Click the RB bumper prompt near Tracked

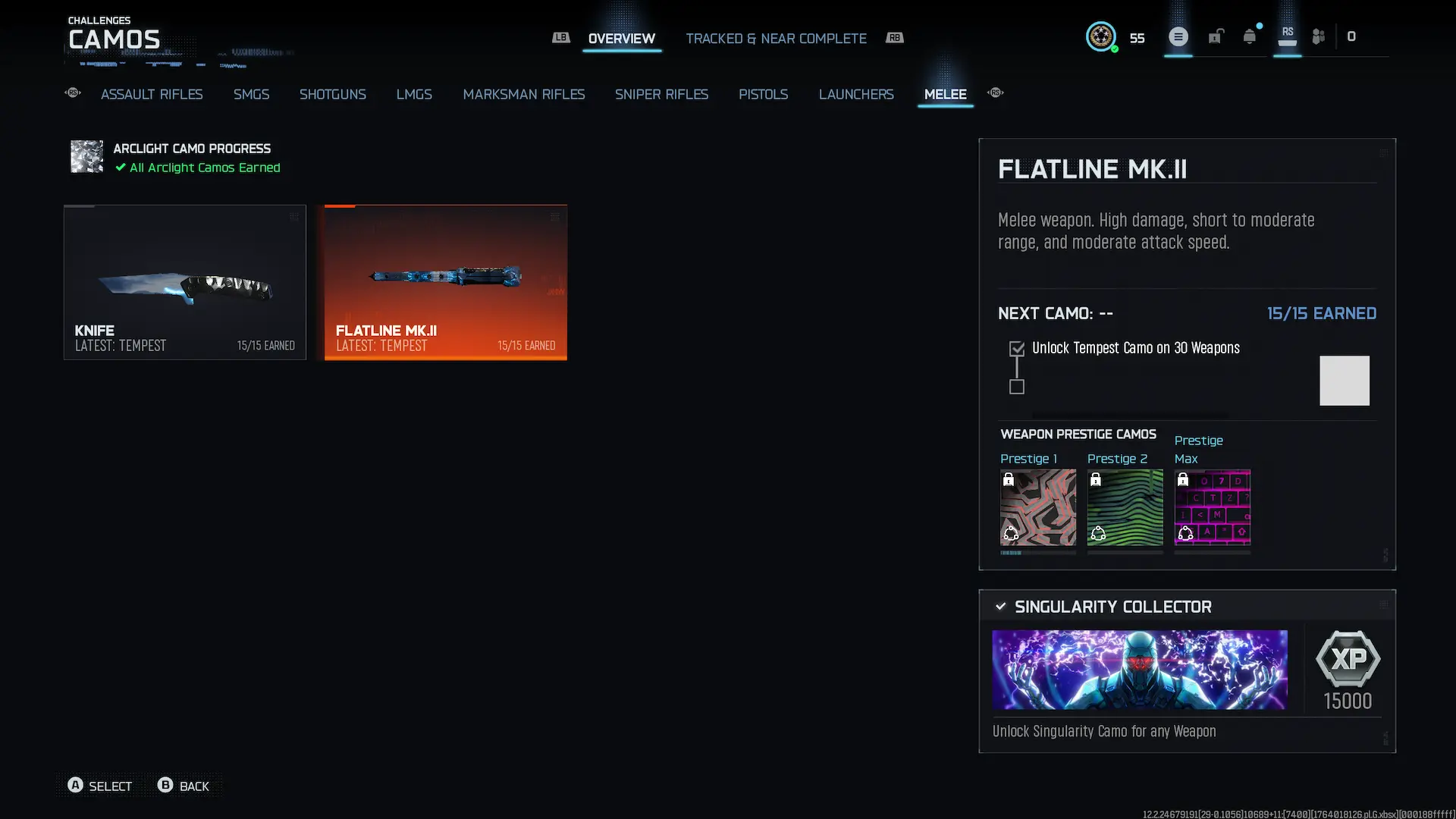click(x=895, y=37)
